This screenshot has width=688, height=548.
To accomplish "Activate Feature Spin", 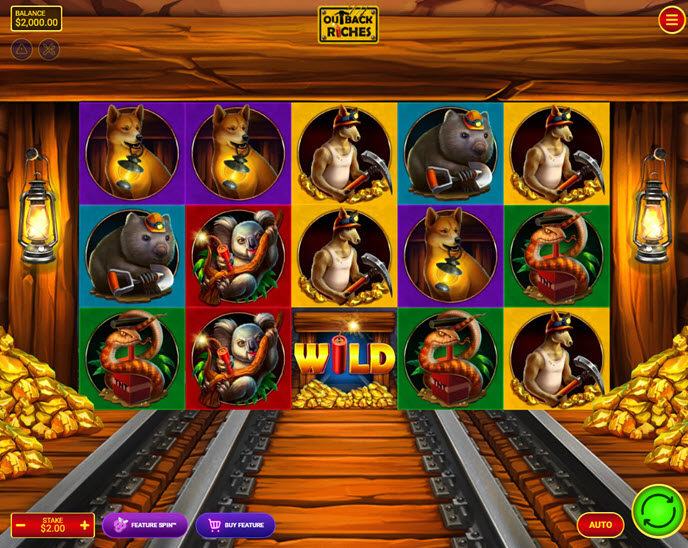I will [x=145, y=525].
